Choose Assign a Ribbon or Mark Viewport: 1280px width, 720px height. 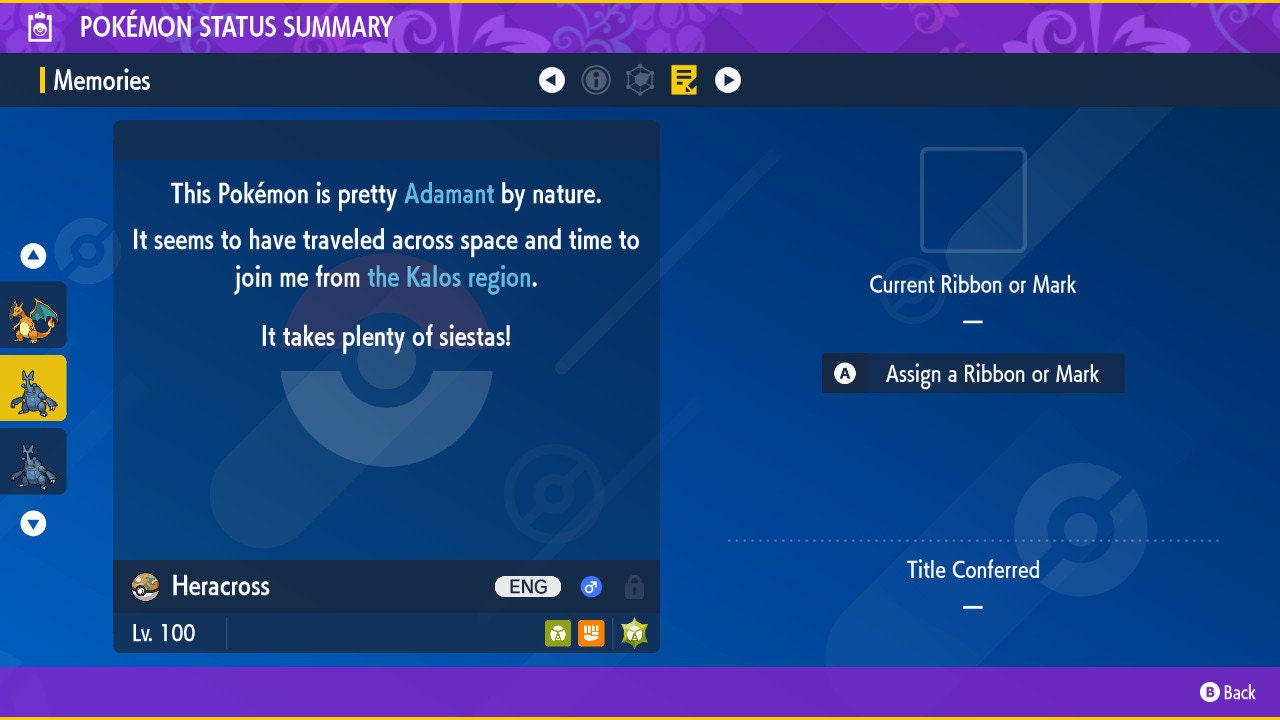coord(973,374)
